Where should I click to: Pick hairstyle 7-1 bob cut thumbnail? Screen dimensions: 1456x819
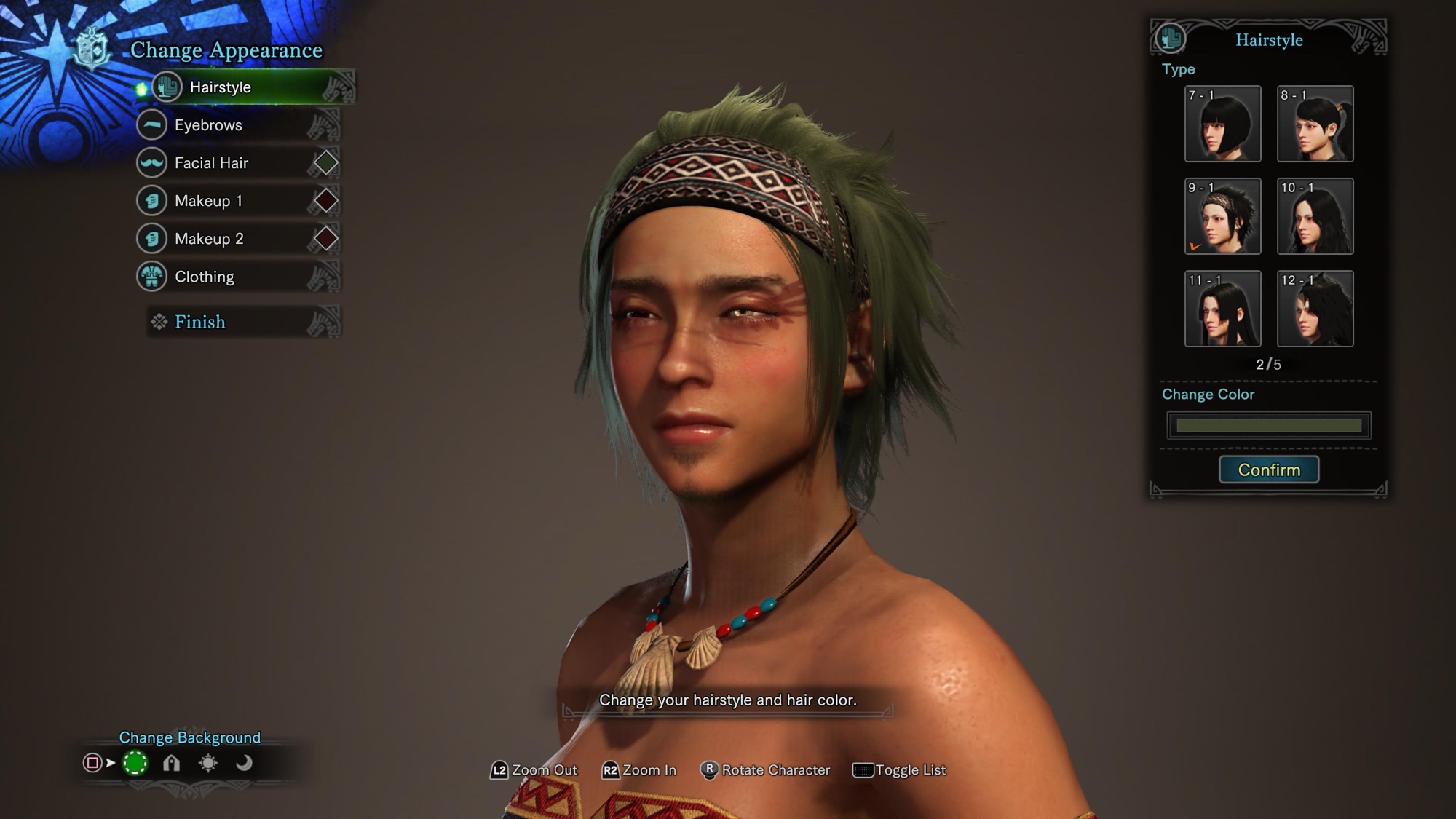tap(1222, 124)
